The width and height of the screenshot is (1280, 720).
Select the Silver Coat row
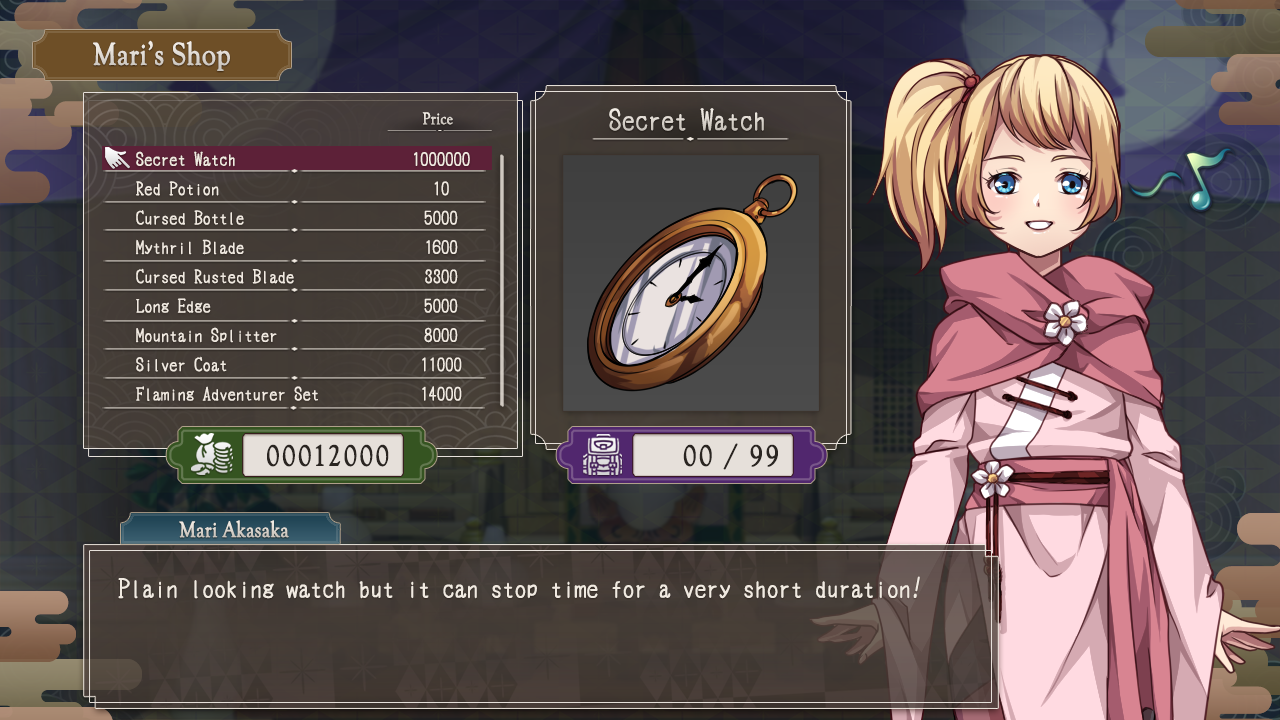coord(298,365)
